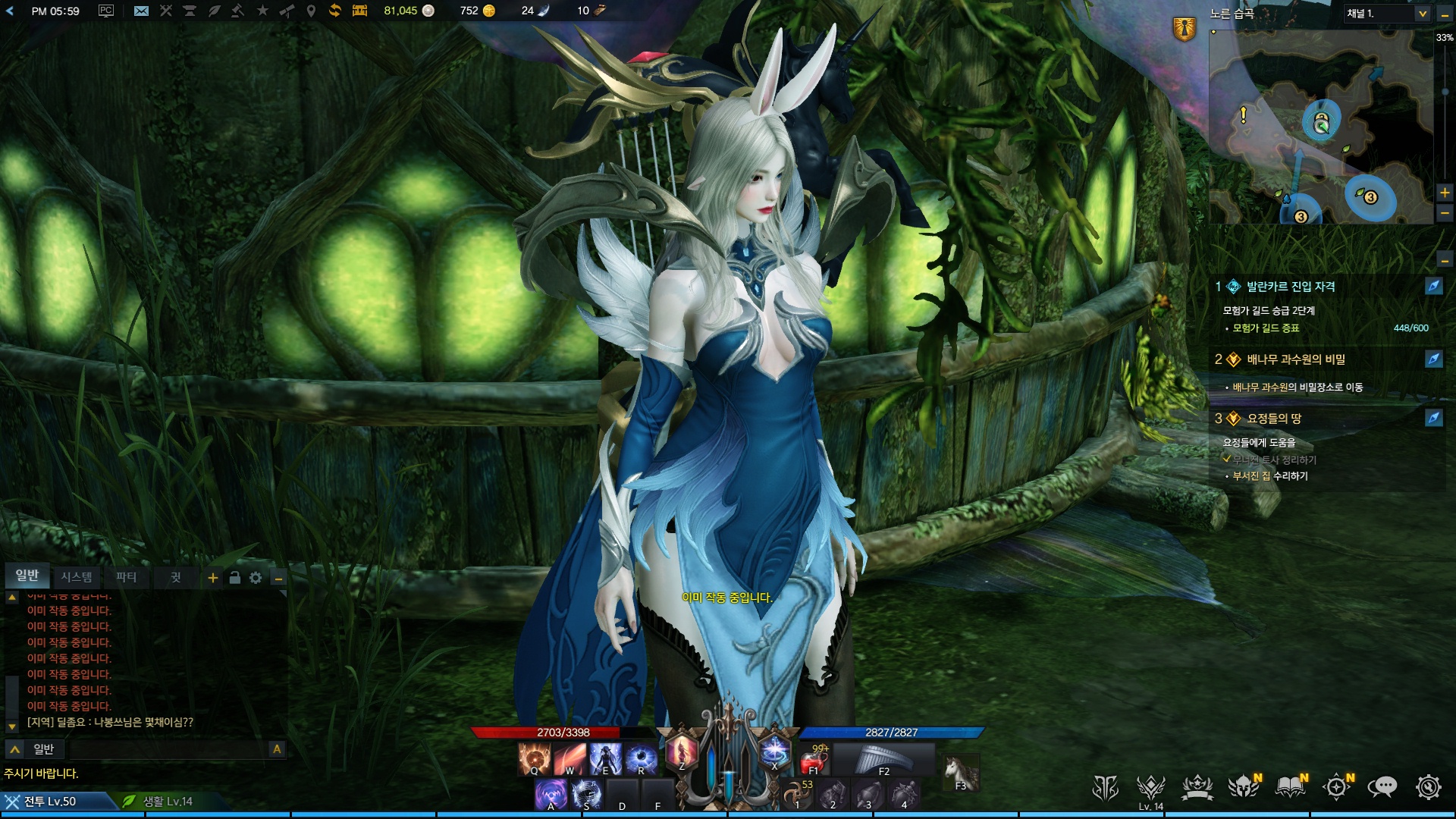1456x819 pixels.
Task: Summon the white horse mount in F3
Action: coord(959,772)
